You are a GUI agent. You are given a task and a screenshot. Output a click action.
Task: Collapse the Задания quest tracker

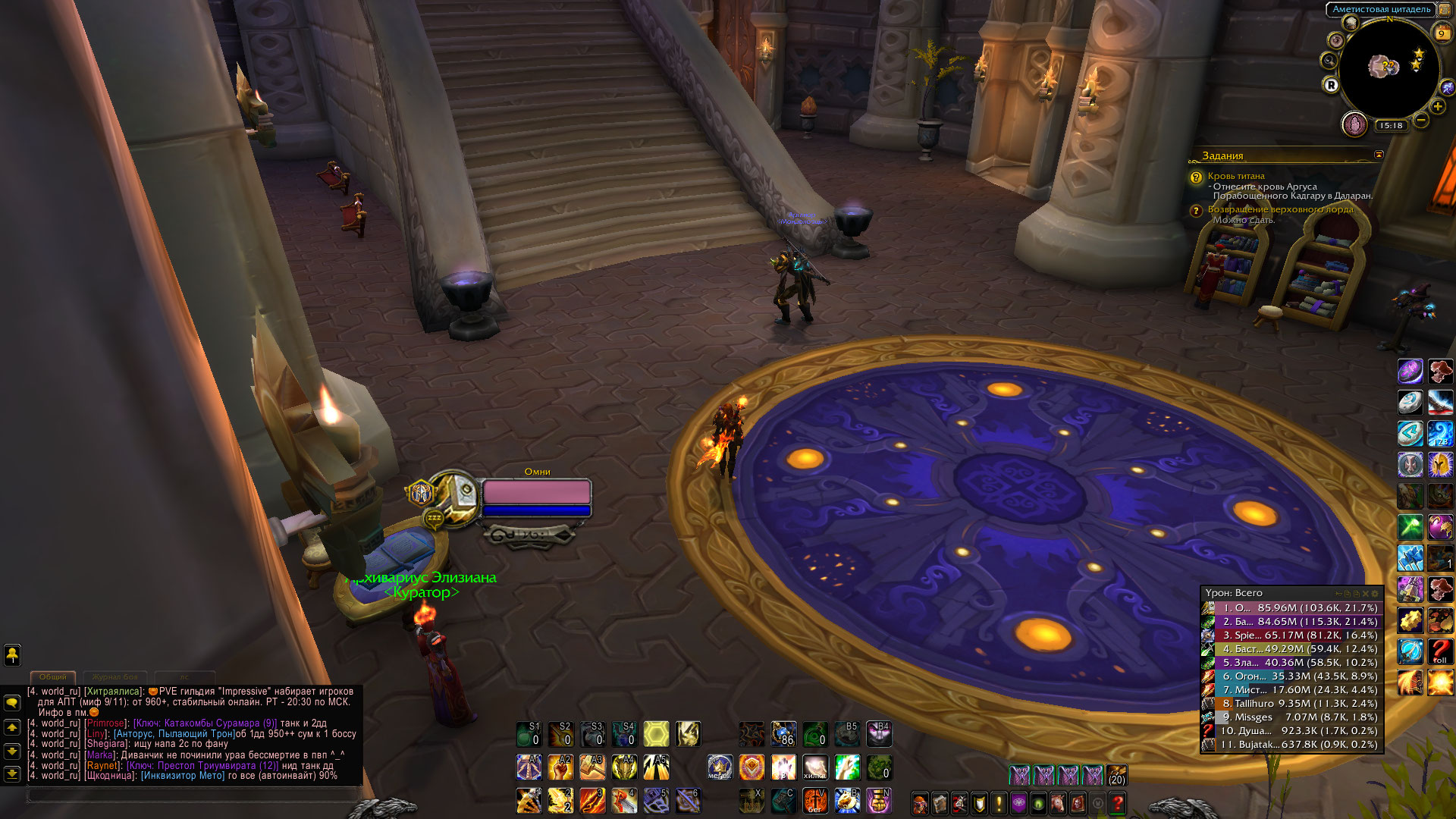click(x=1379, y=155)
